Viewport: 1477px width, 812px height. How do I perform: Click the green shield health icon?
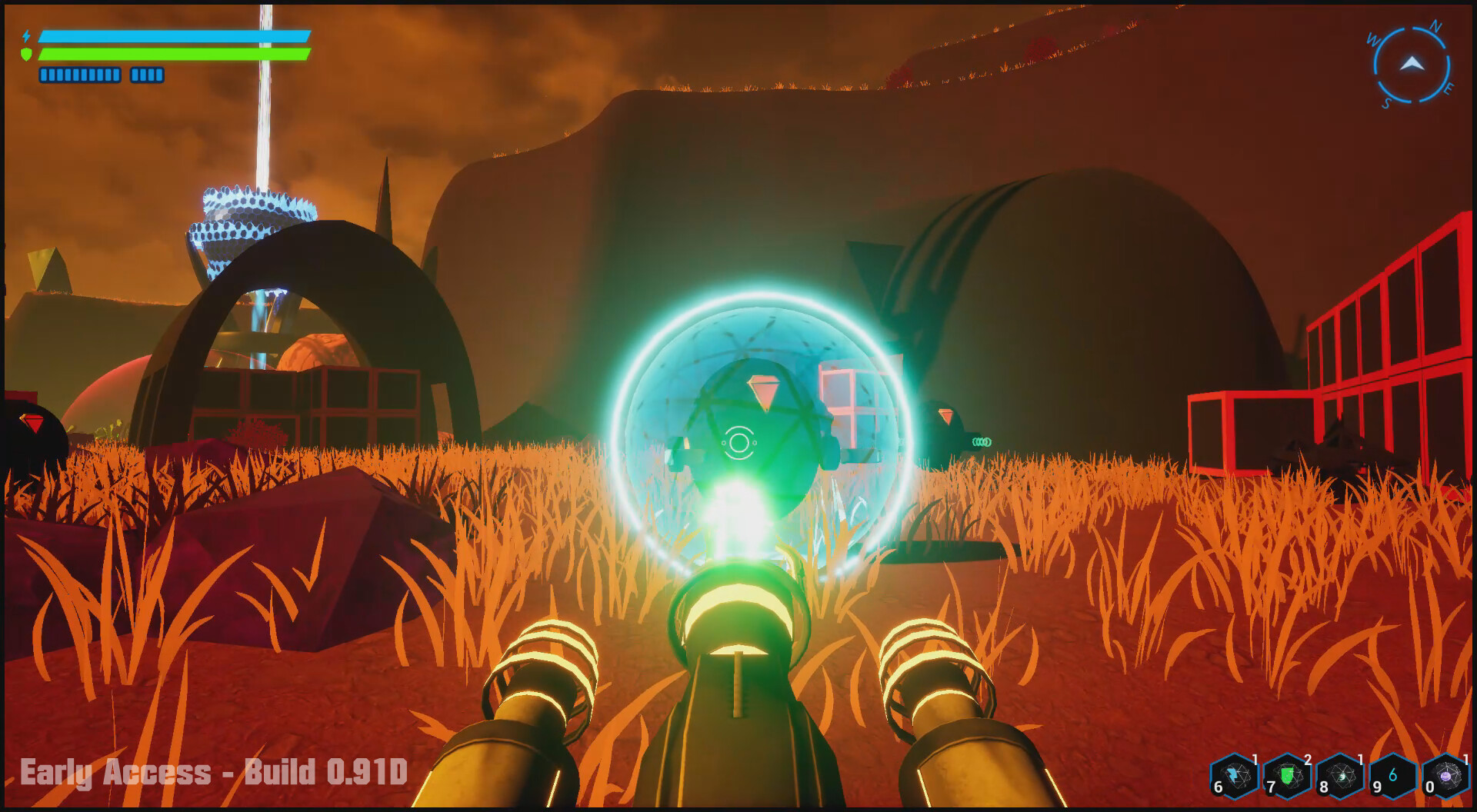26,54
